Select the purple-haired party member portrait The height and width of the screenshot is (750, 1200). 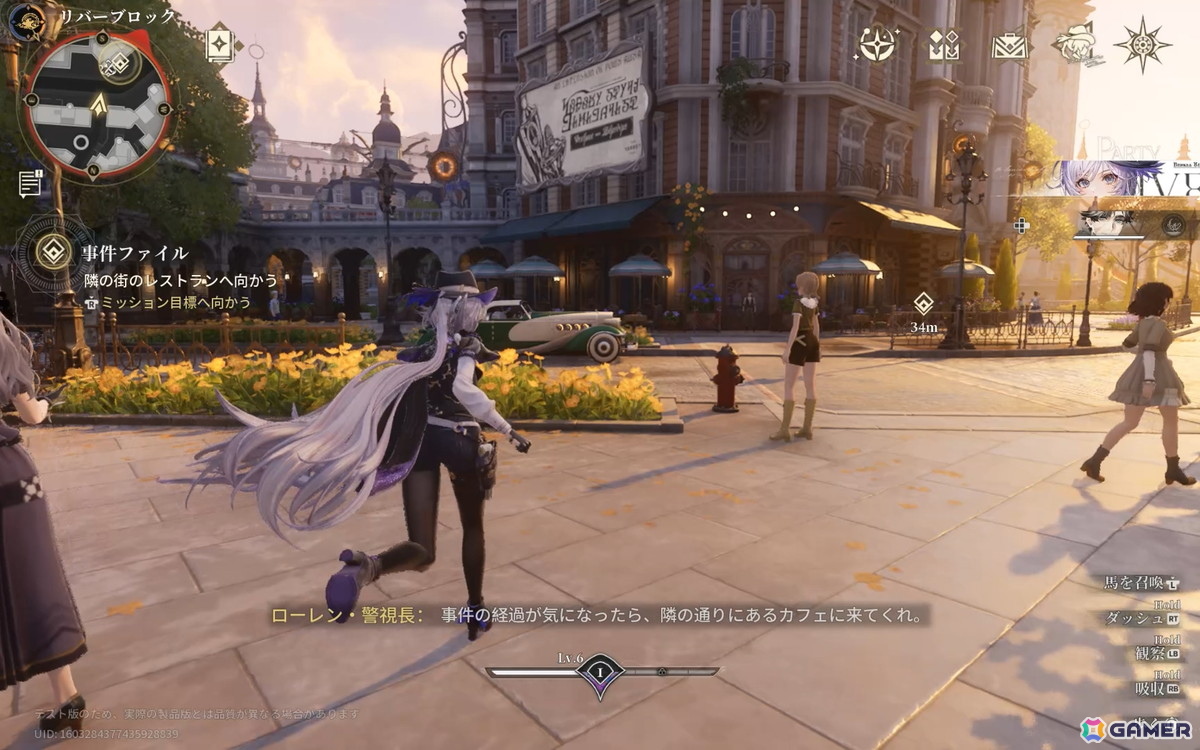(1110, 179)
